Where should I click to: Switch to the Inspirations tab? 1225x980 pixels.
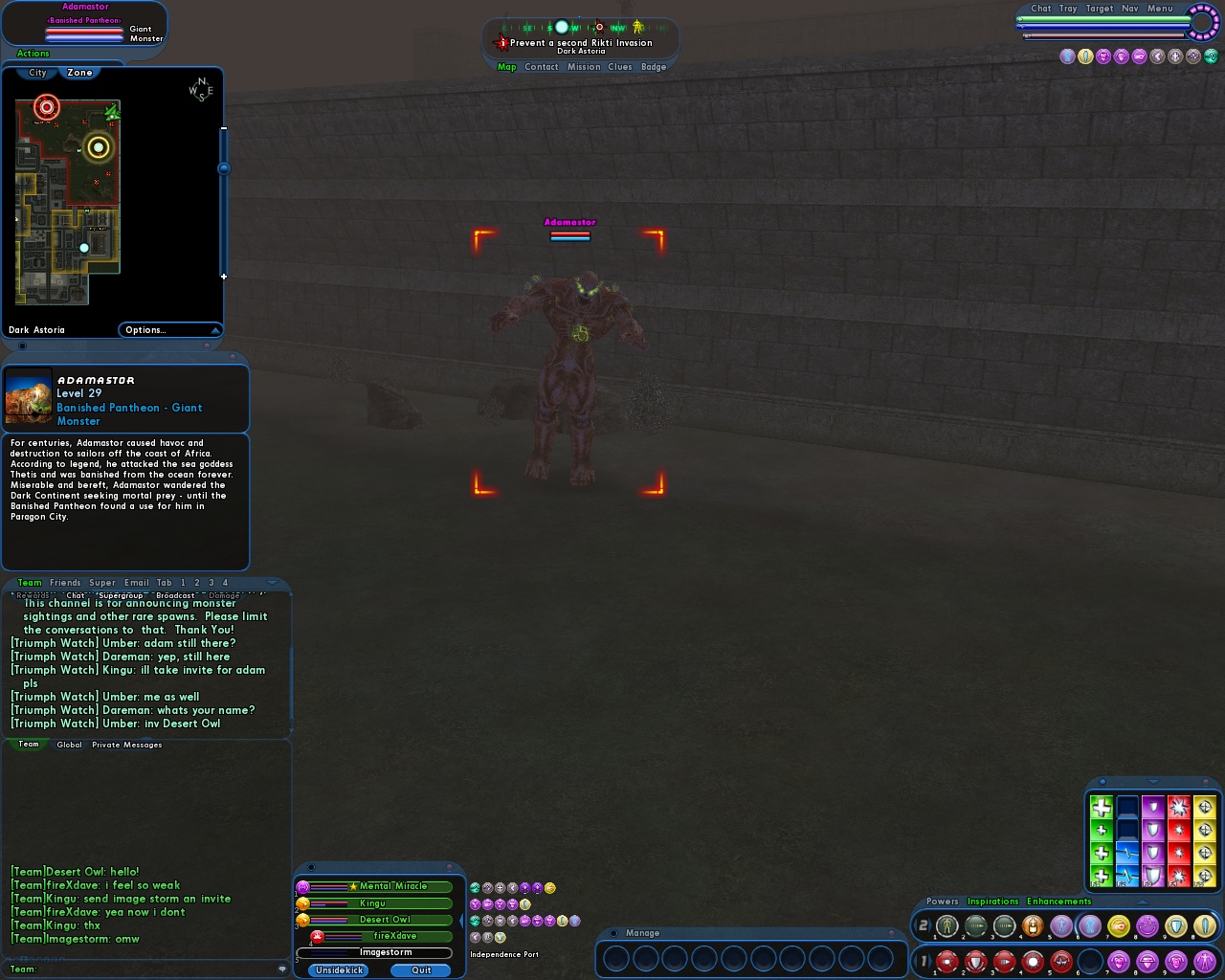coord(993,901)
